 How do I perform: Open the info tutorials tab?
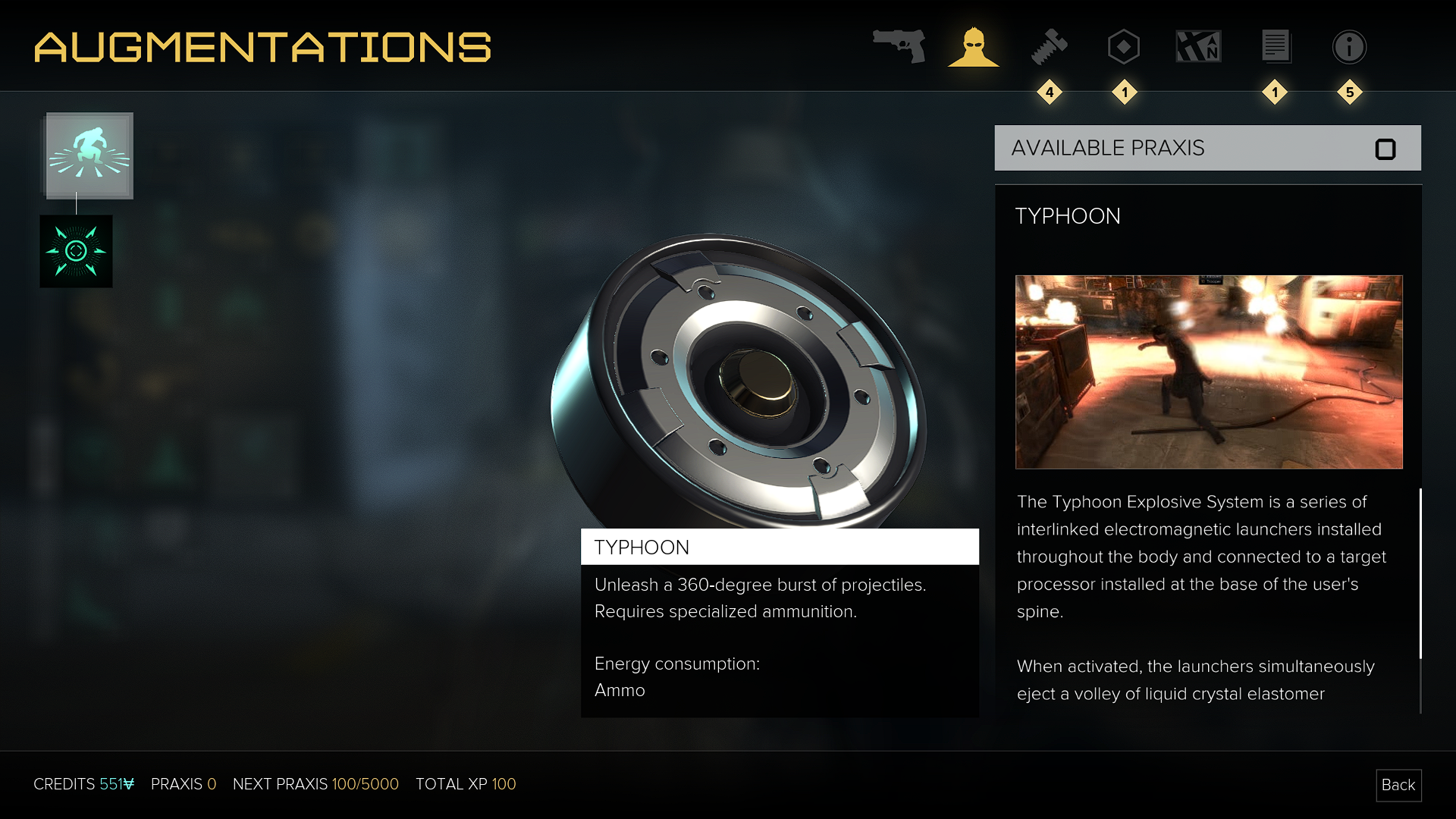tap(1350, 47)
